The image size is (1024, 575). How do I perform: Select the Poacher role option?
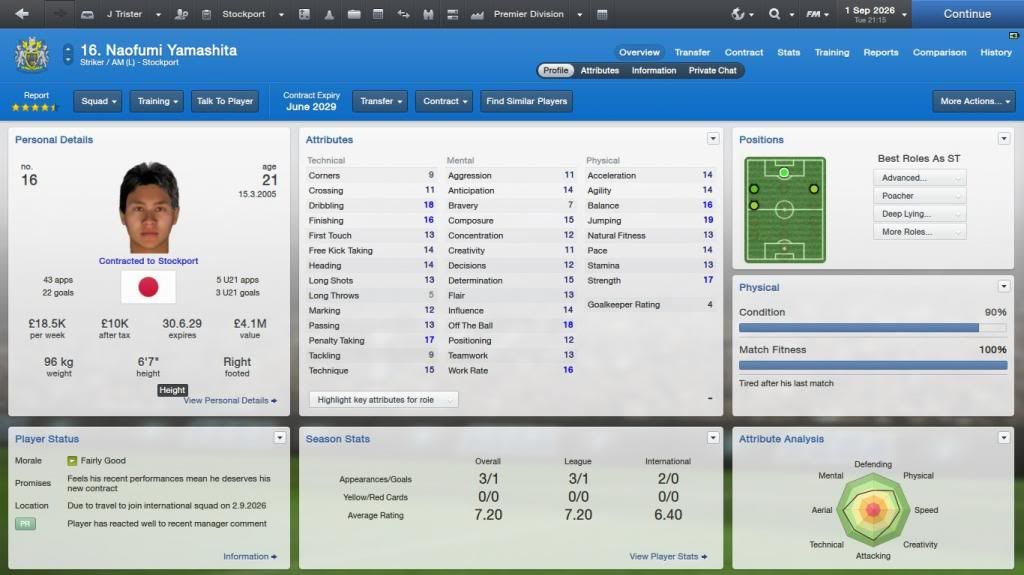[x=919, y=196]
